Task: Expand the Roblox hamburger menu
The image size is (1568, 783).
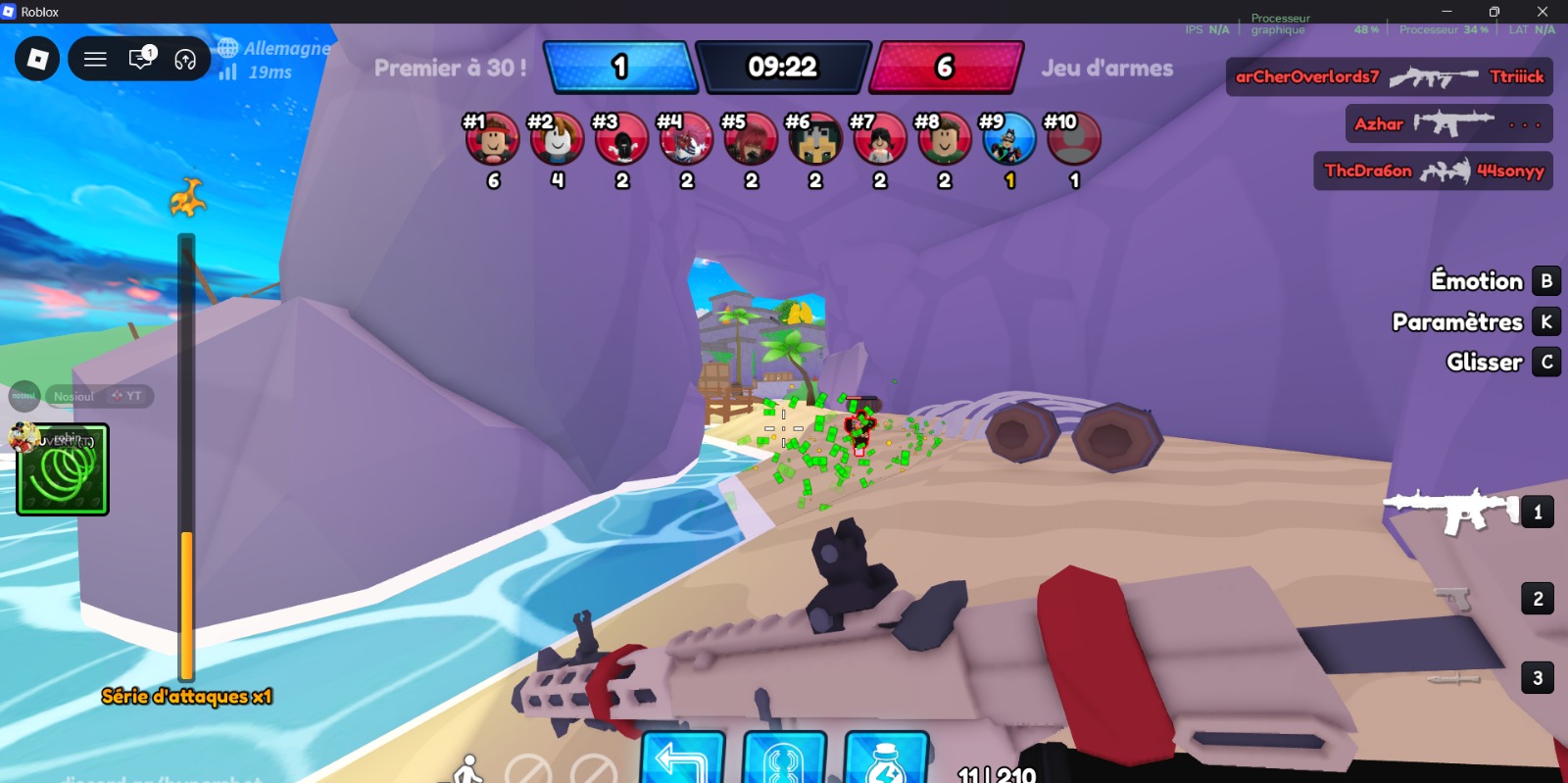Action: pyautogui.click(x=95, y=58)
